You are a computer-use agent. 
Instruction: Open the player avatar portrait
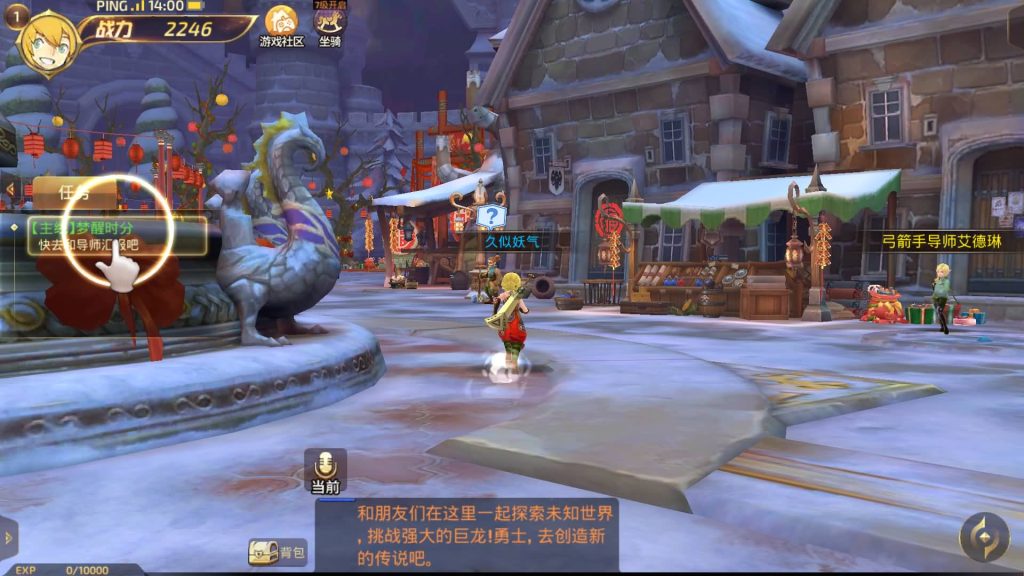pyautogui.click(x=47, y=44)
